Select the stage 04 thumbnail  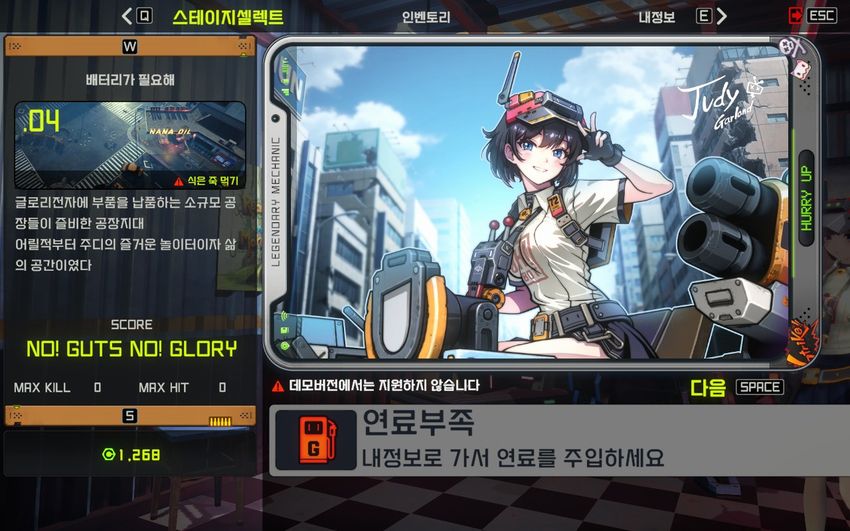click(x=130, y=145)
